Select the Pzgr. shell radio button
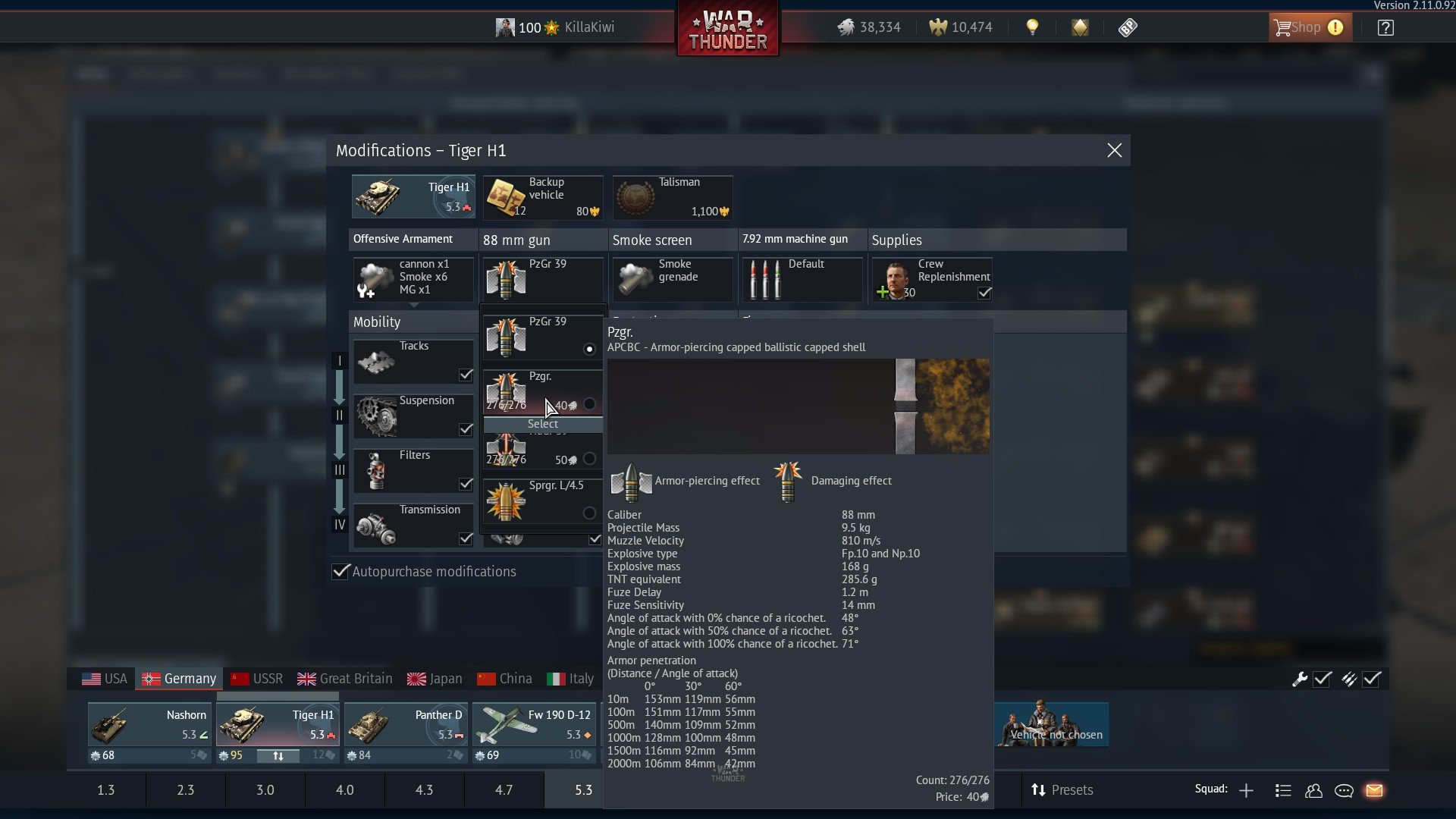 (x=591, y=404)
